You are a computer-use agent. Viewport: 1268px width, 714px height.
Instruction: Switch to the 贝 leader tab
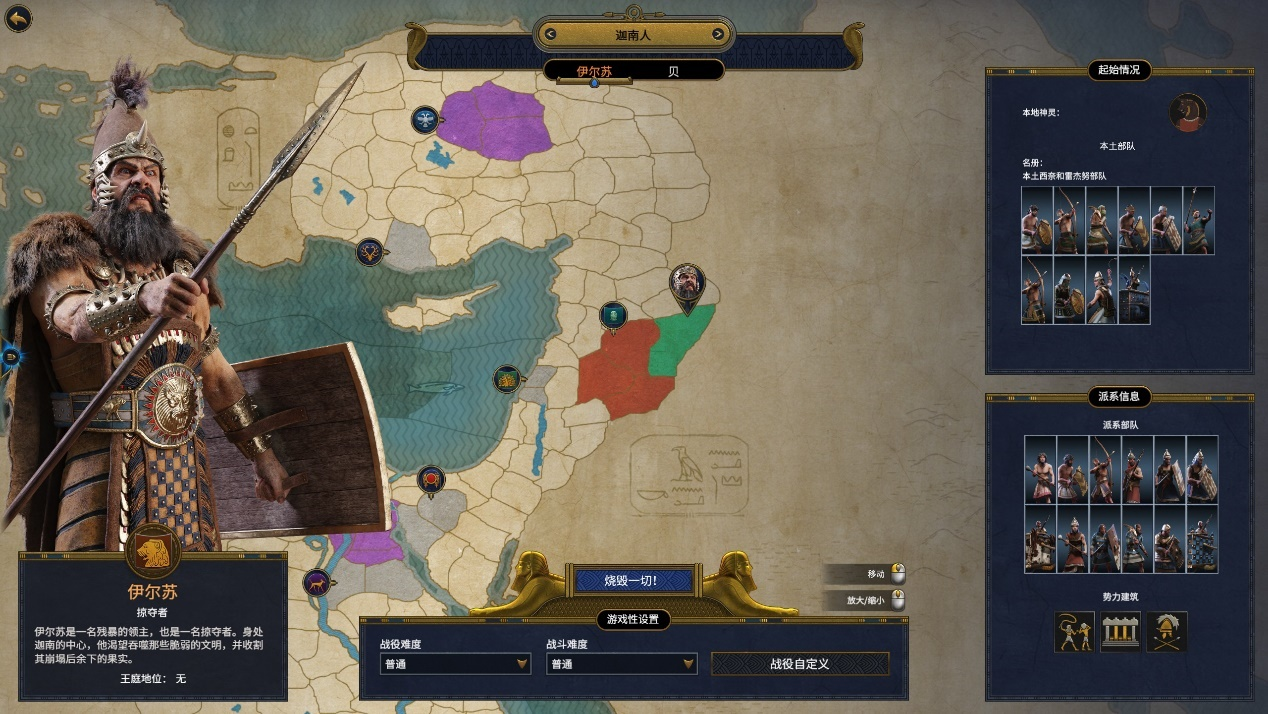point(673,72)
